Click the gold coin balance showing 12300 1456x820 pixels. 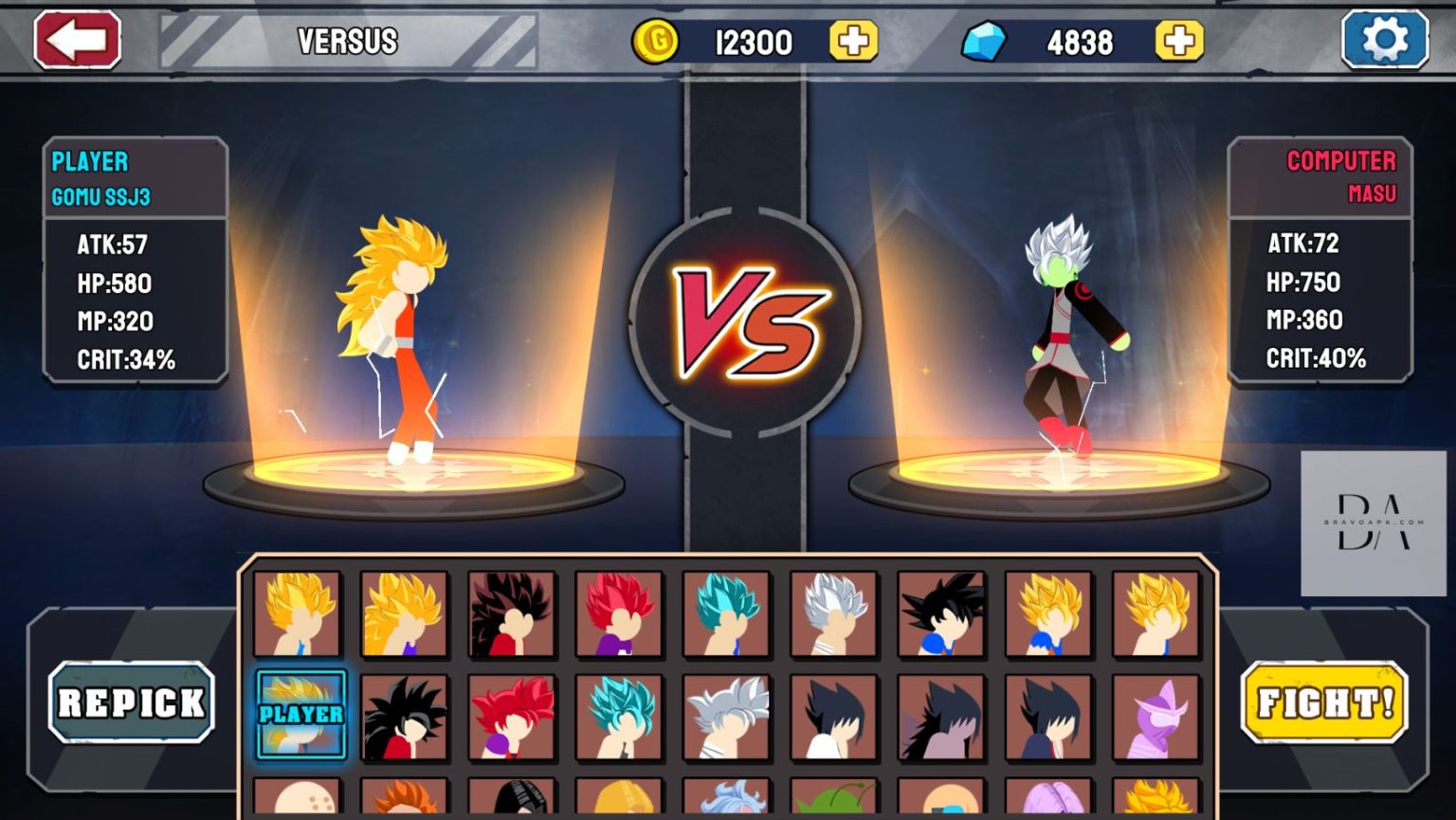pos(754,41)
